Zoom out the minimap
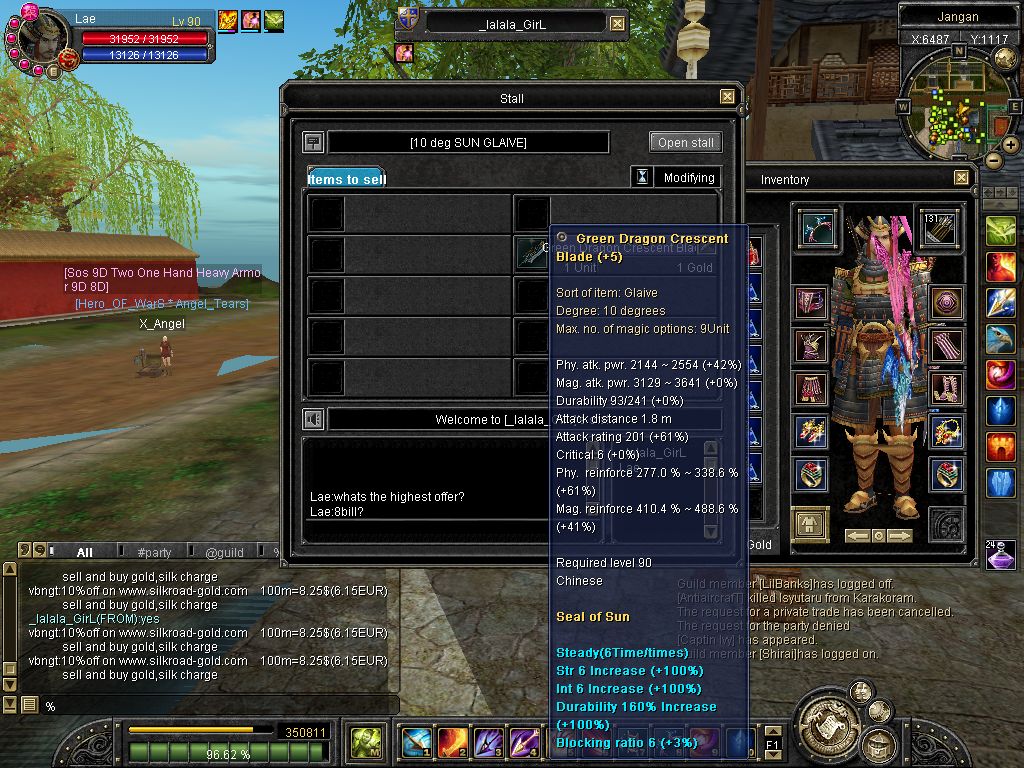This screenshot has height=768, width=1024. 993,160
